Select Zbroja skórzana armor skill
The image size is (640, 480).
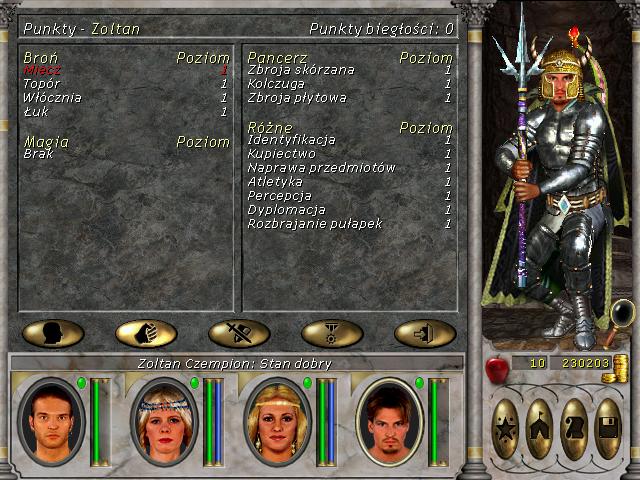coord(300,71)
